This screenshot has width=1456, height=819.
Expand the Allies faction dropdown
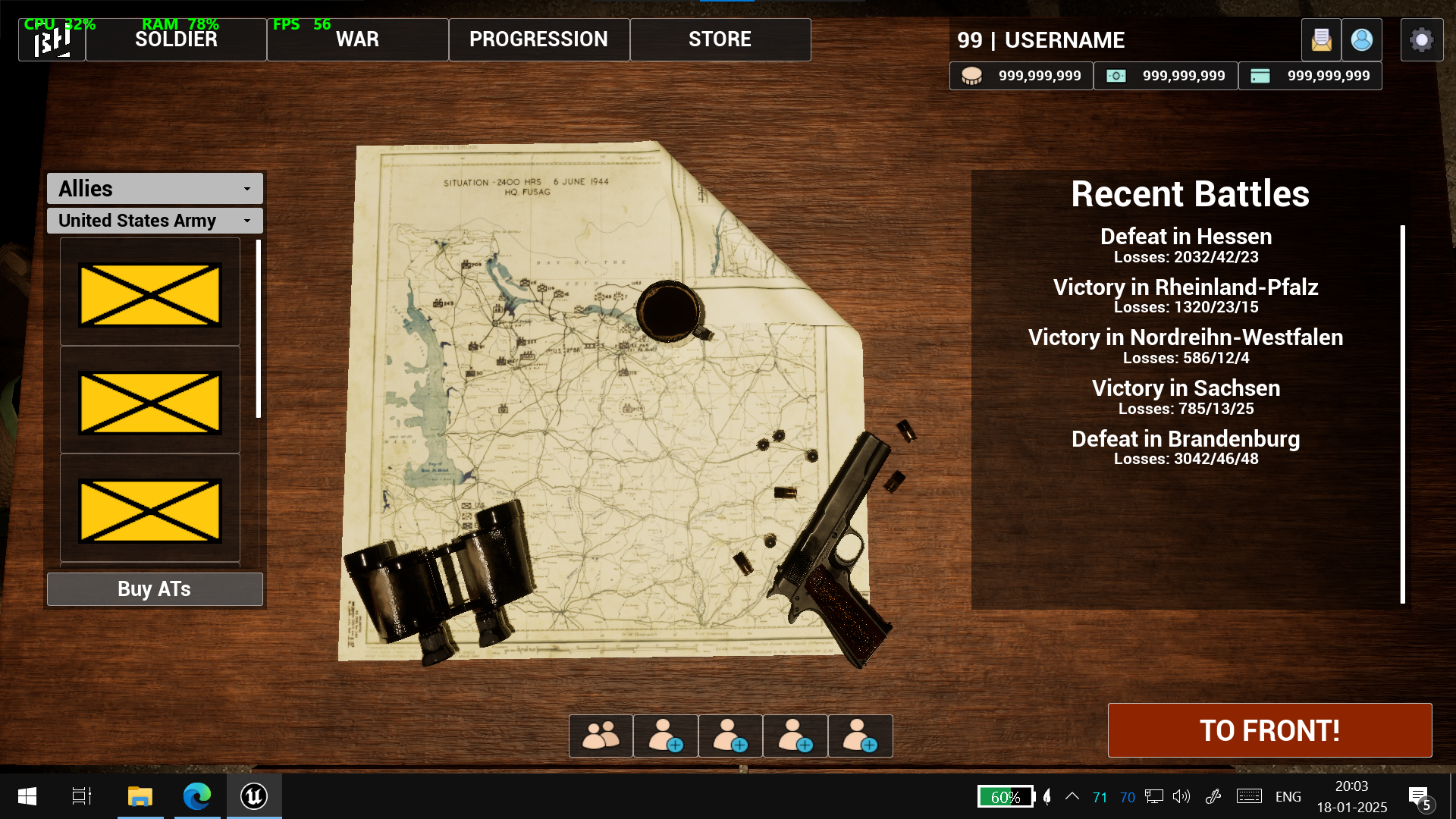pyautogui.click(x=155, y=189)
